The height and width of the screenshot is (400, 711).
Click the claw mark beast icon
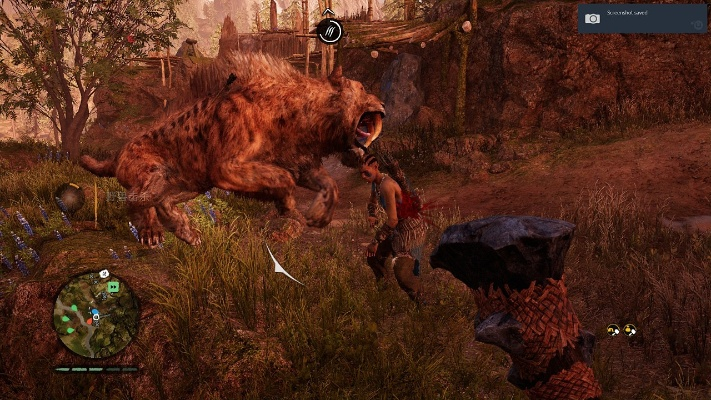[329, 32]
